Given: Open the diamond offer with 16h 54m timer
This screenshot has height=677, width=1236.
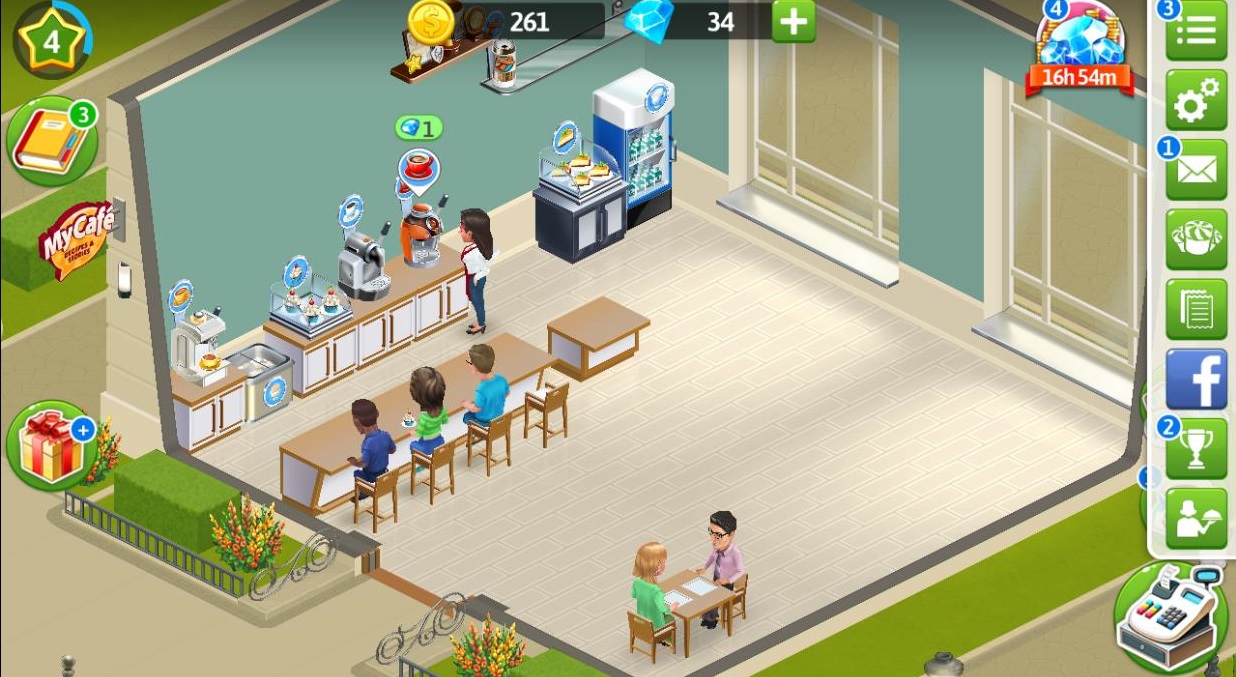Looking at the screenshot, I should [1083, 50].
